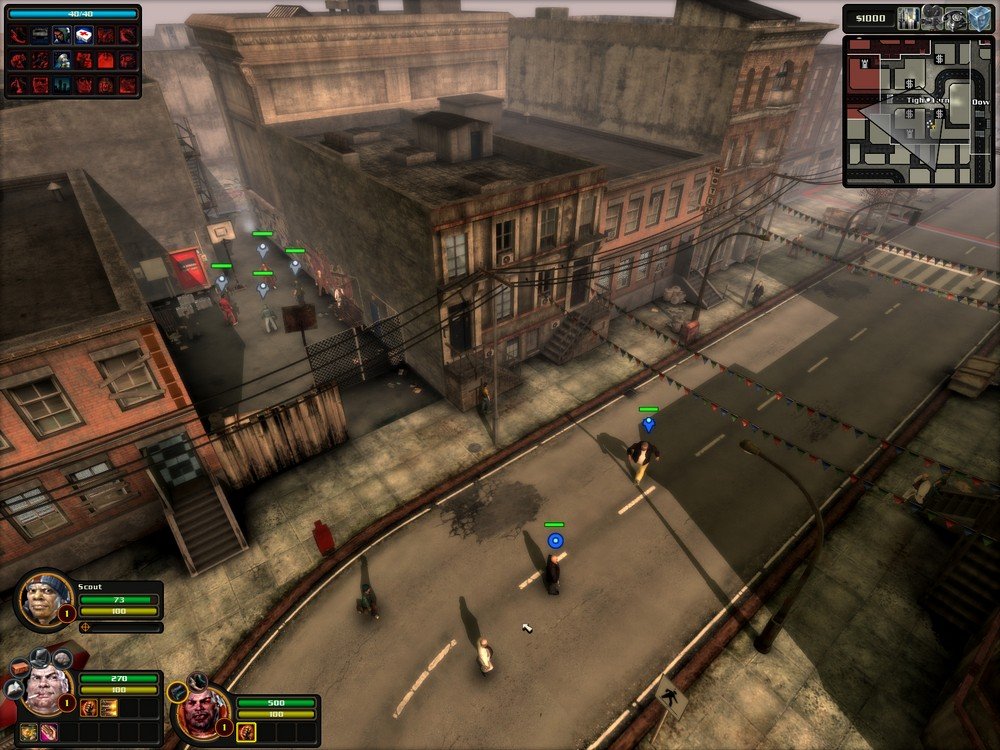This screenshot has height=750, width=1000.
Task: Activate the pink hand skill icon
Action: 47,733
